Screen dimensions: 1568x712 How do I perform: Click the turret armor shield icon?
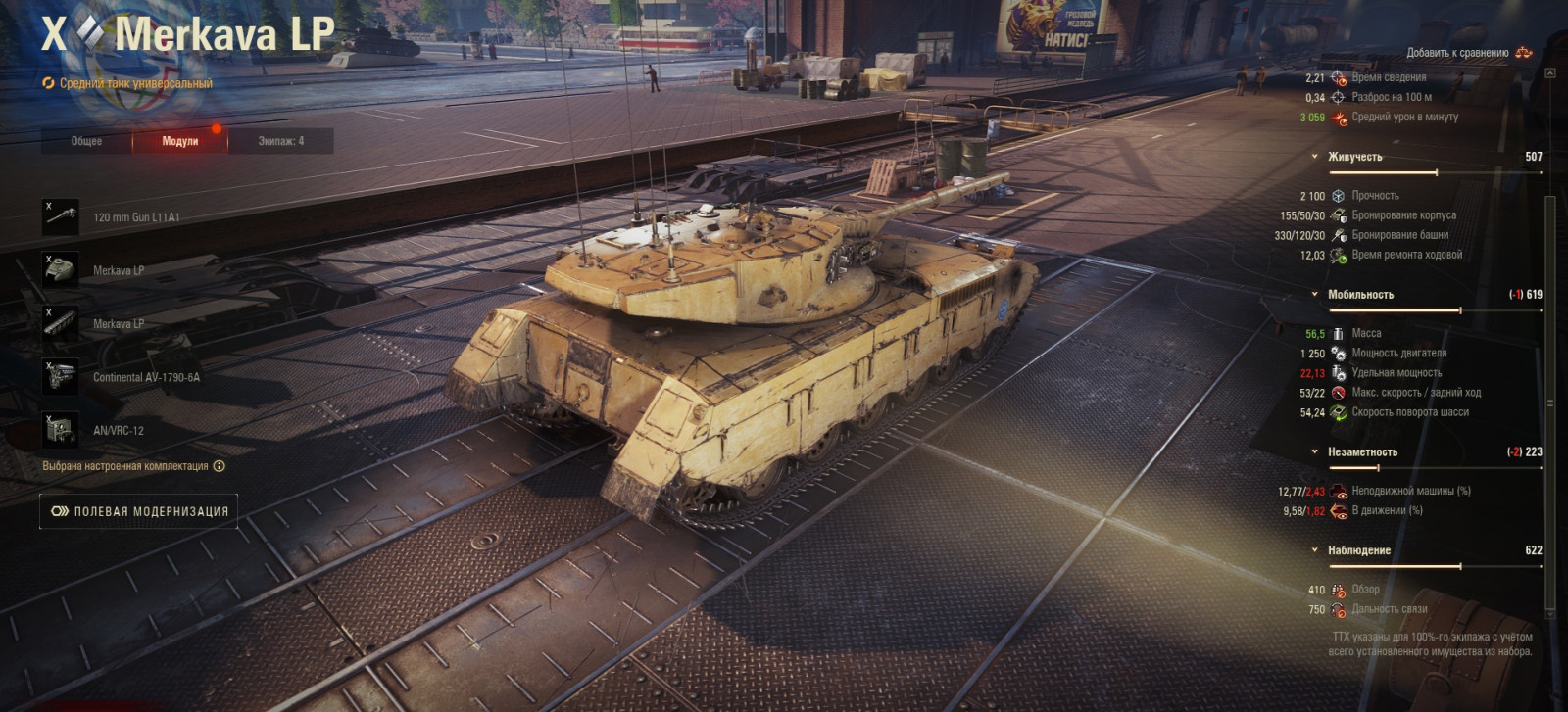(x=1337, y=235)
